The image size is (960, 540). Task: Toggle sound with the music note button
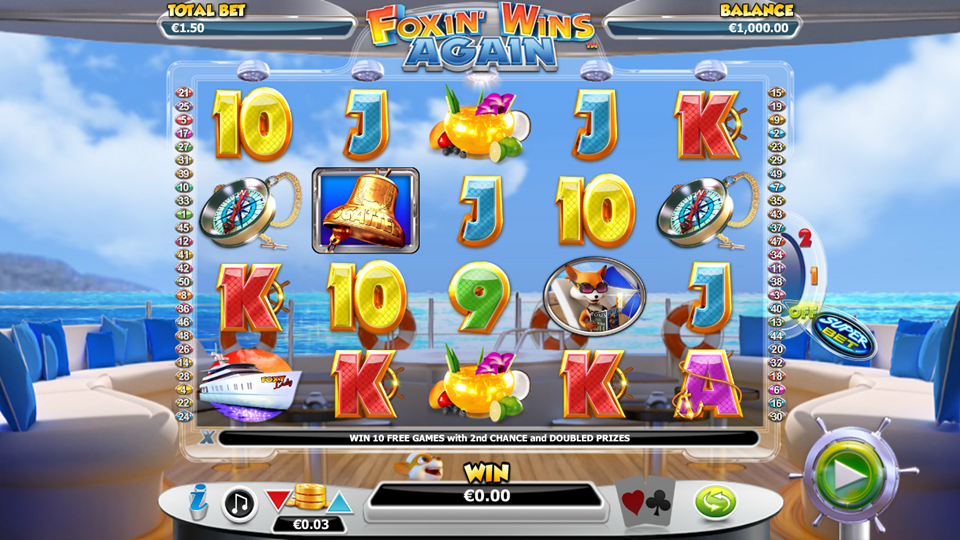pyautogui.click(x=239, y=503)
